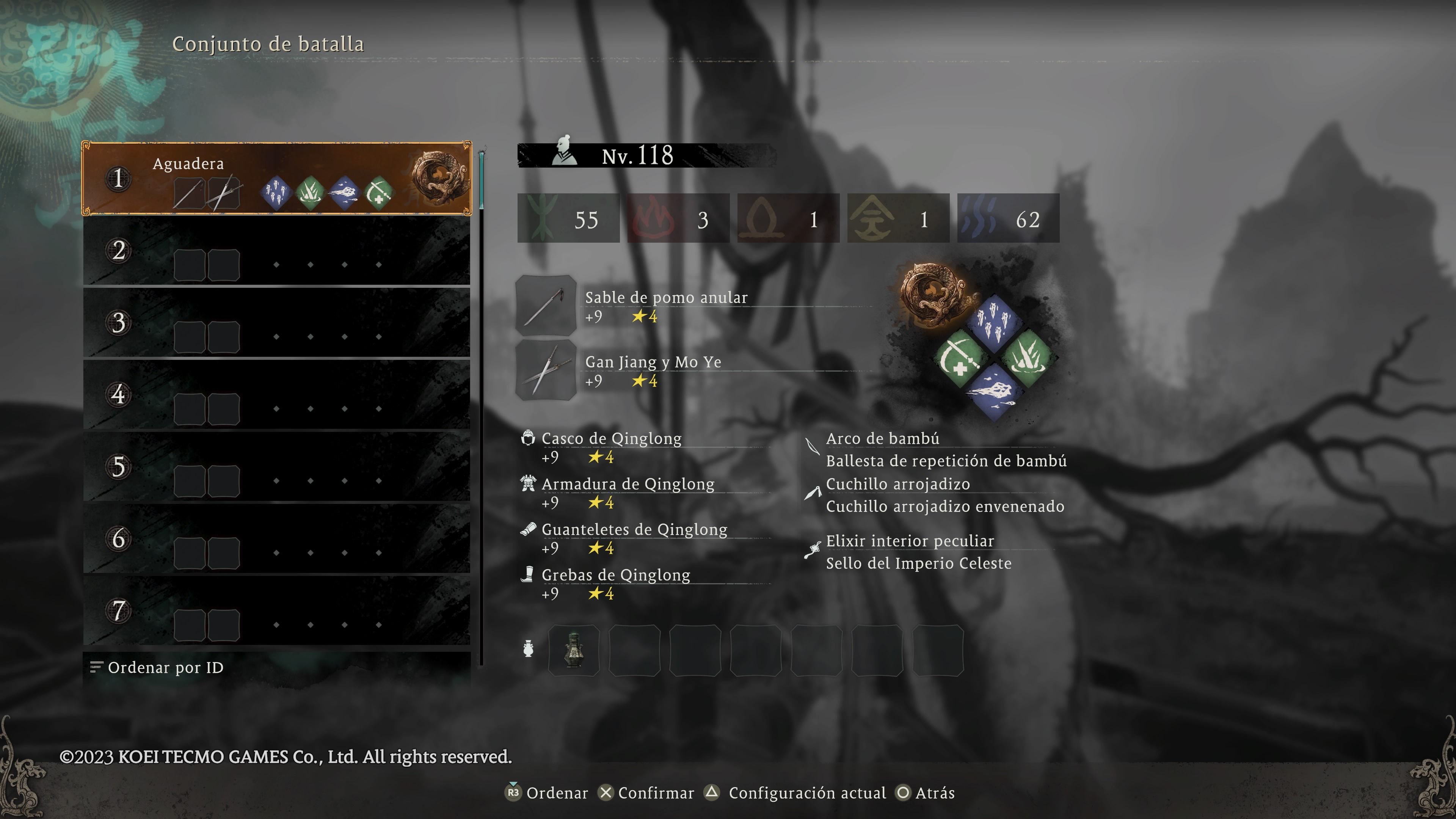The image size is (1456, 819).
Task: Select the Elixir interior peculiar accessory
Action: pyautogui.click(x=910, y=541)
